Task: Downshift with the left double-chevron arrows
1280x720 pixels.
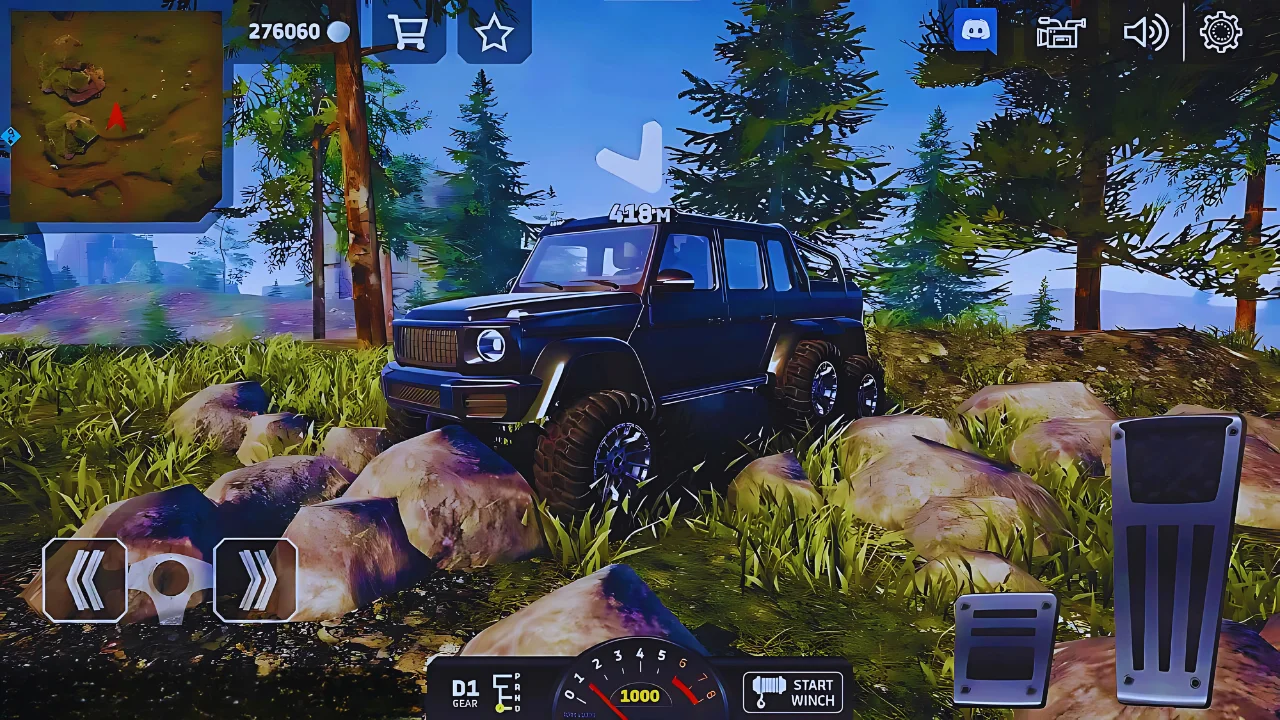Action: click(86, 581)
